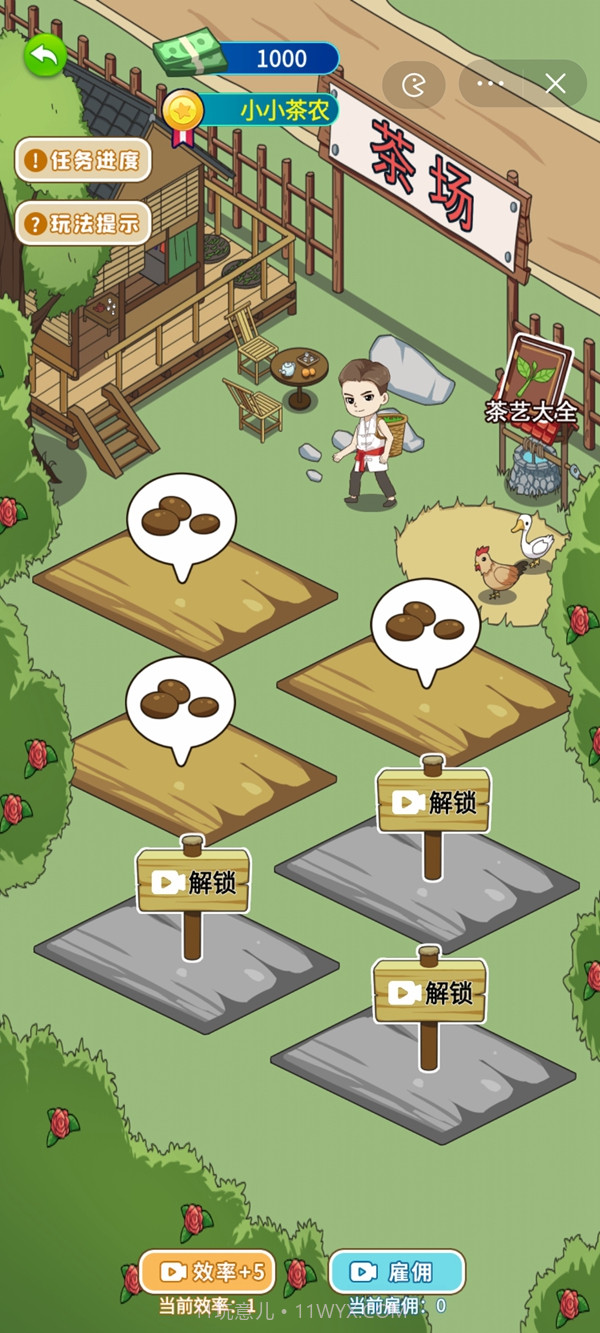The image size is (600, 1333).
Task: Tap the green back arrow button
Action: (45, 56)
